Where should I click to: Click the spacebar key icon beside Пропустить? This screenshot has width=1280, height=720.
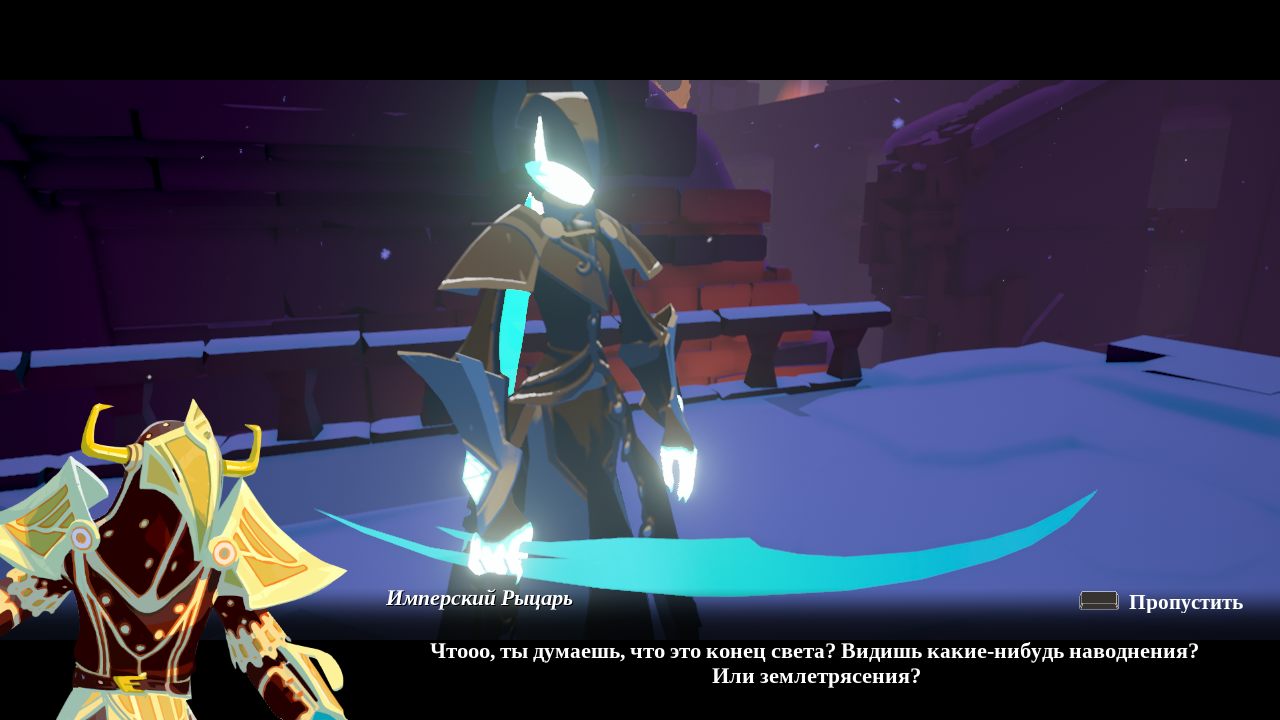click(1098, 601)
